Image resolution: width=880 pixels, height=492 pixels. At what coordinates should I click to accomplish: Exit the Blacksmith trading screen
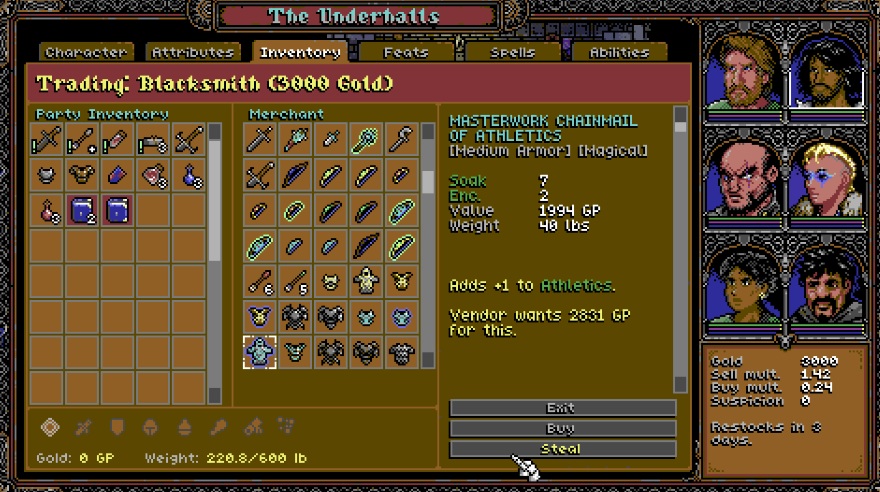click(562, 408)
